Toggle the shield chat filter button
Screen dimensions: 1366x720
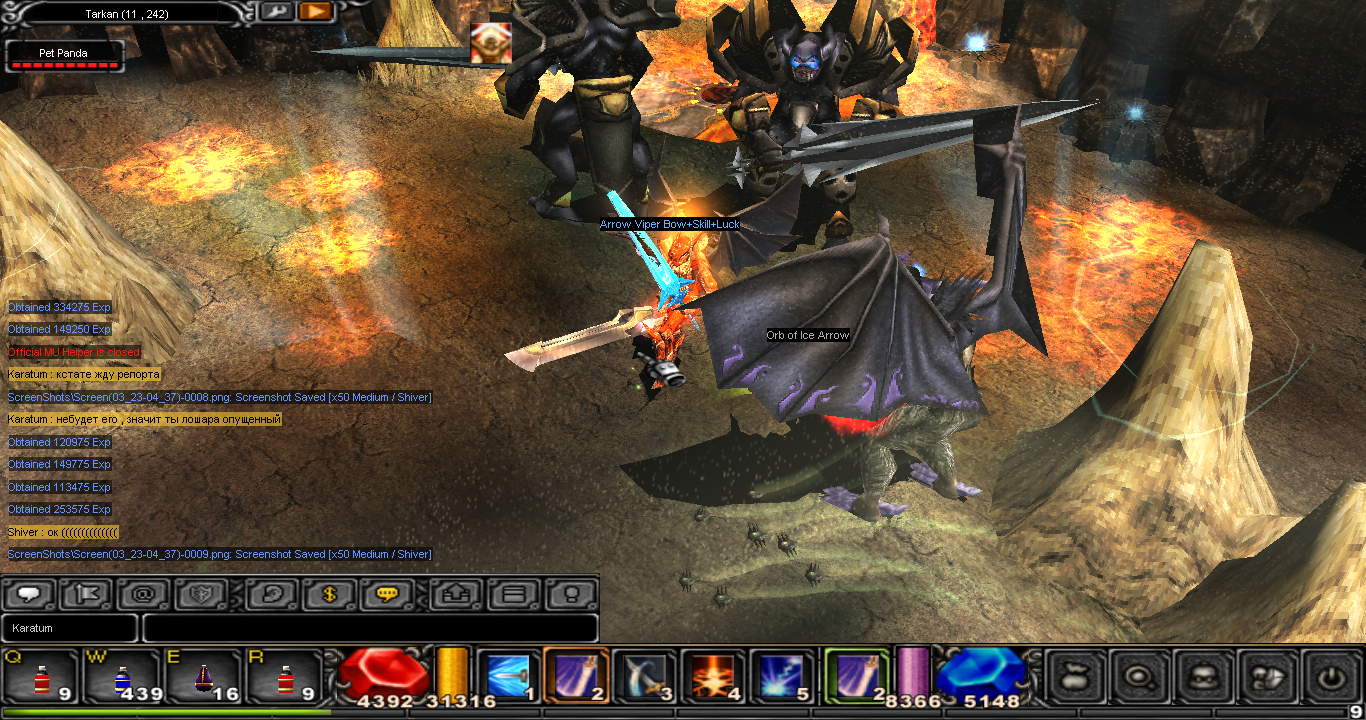(202, 594)
